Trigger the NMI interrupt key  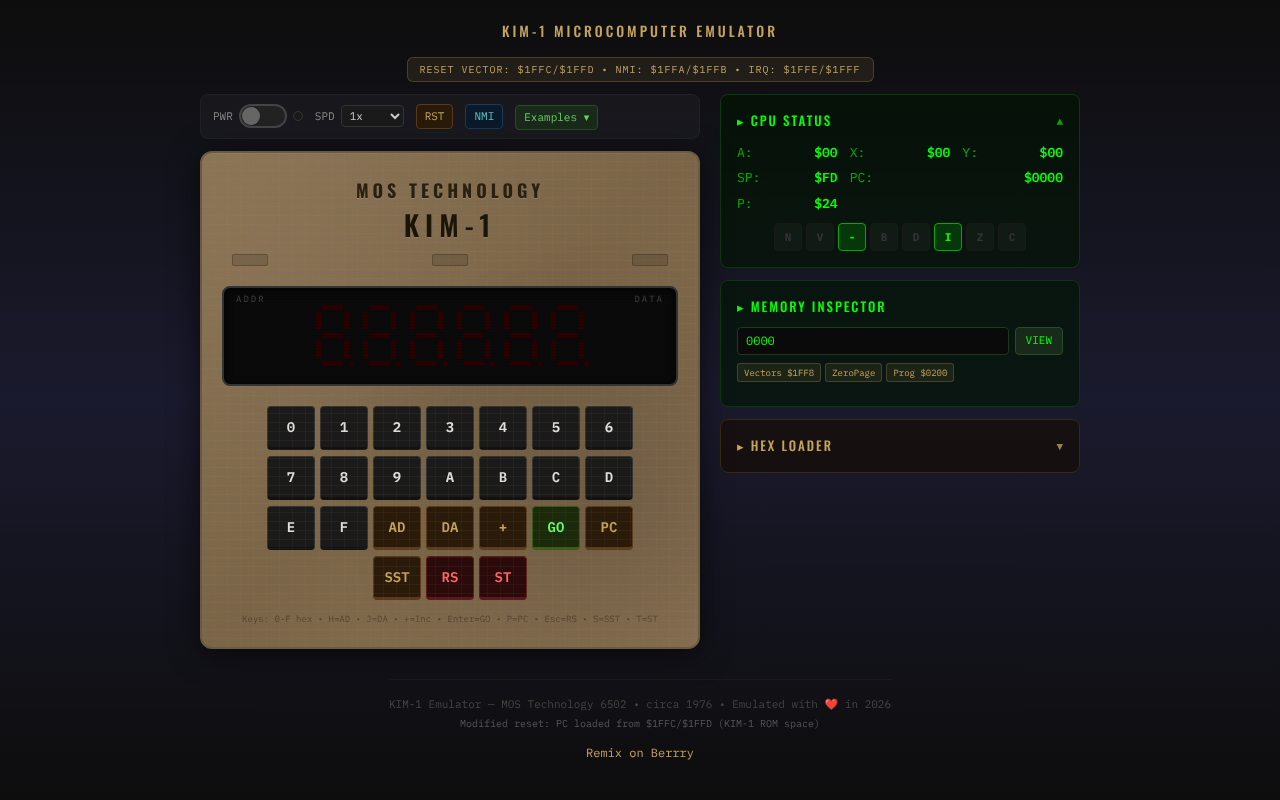point(483,116)
